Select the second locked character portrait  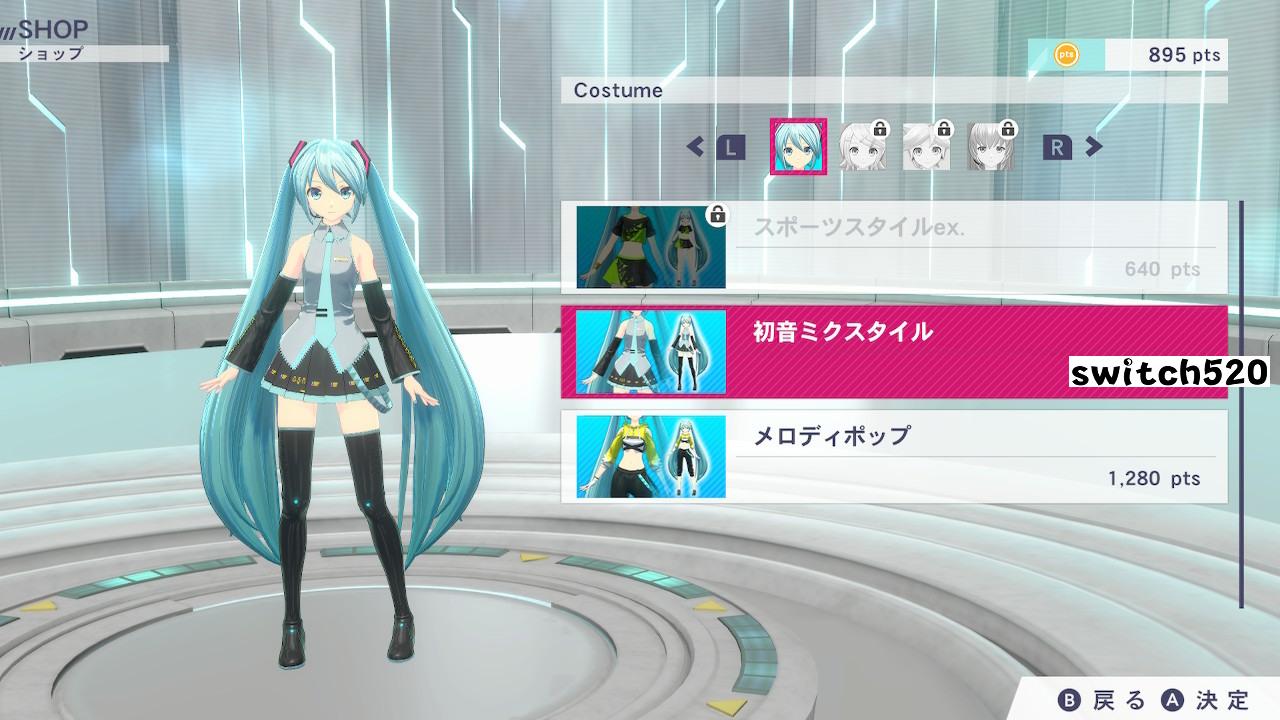pos(925,145)
